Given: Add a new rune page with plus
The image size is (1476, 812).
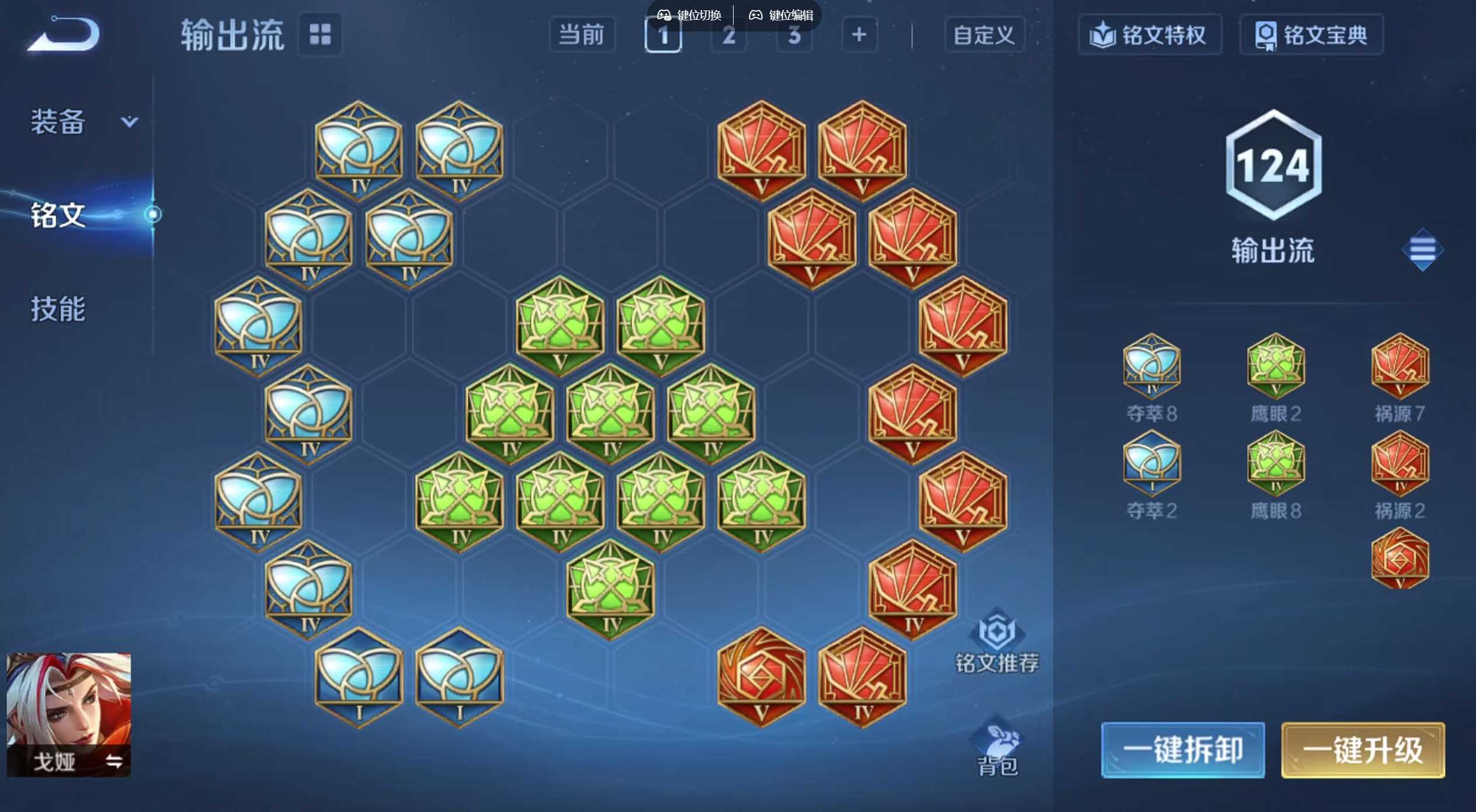Looking at the screenshot, I should point(859,35).
